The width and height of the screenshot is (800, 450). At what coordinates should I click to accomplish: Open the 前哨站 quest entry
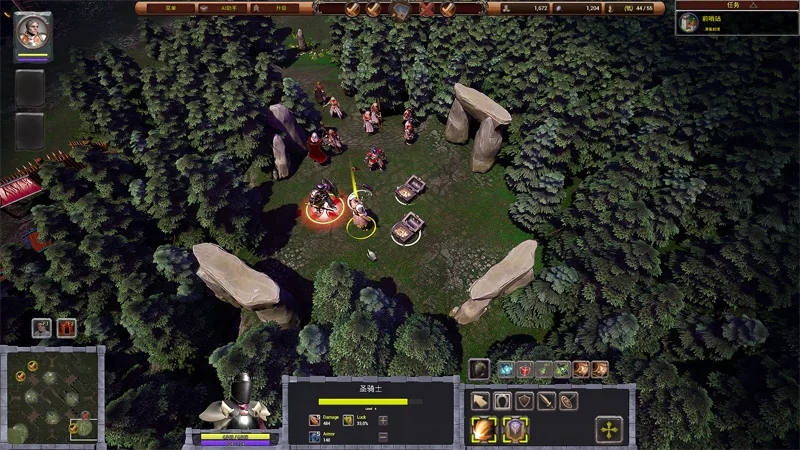point(737,22)
